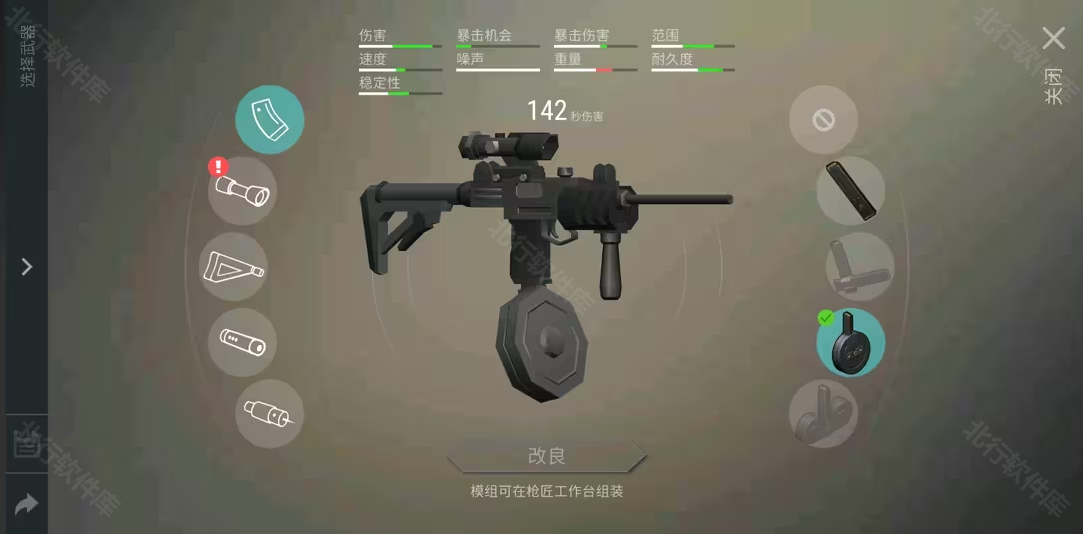The width and height of the screenshot is (1083, 534).
Task: Choose the faded angled double magazine
Action: (x=859, y=267)
